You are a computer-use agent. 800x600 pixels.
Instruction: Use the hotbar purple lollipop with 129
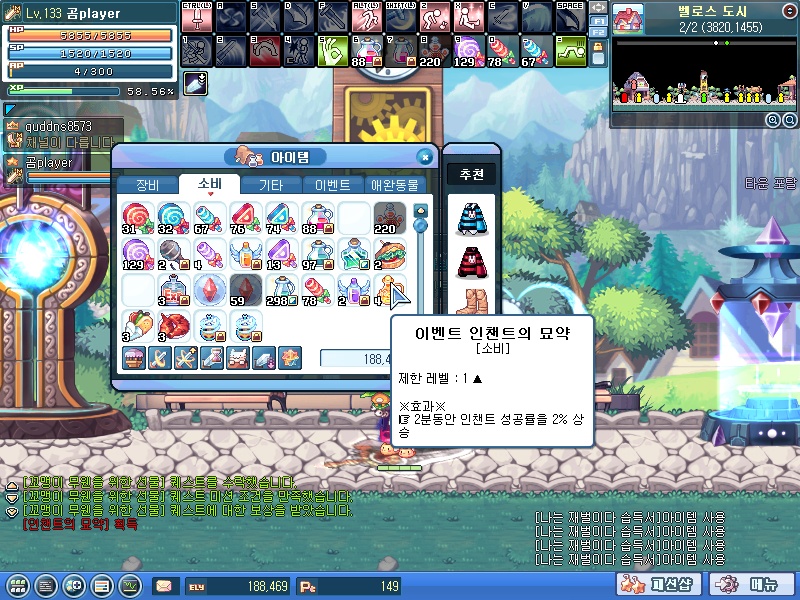[465, 51]
